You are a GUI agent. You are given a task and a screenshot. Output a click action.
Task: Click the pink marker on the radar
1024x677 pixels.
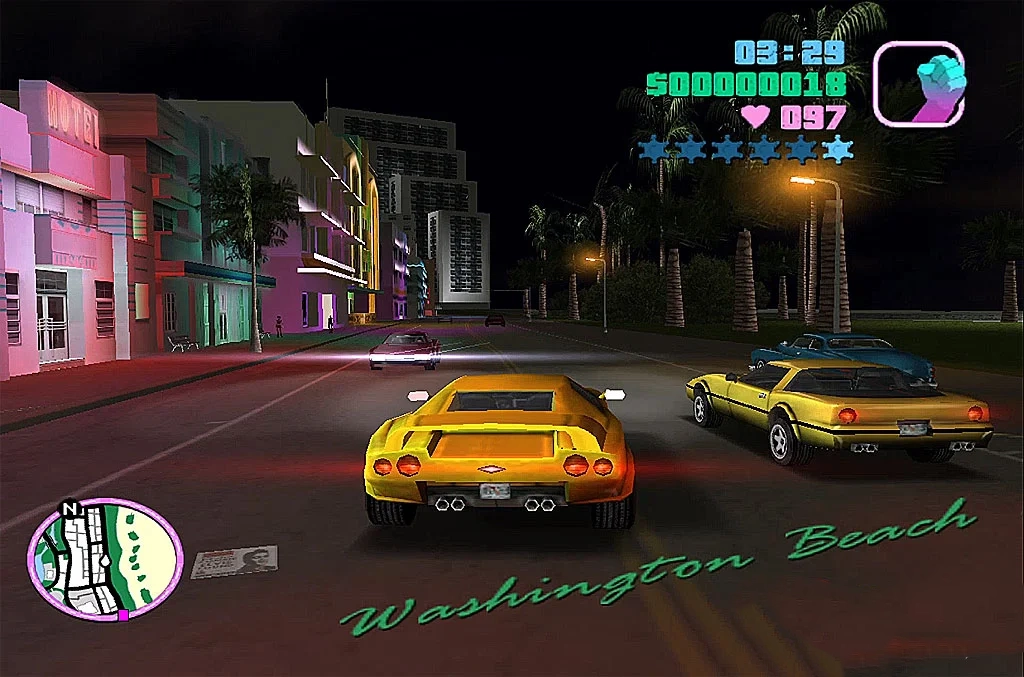123,615
